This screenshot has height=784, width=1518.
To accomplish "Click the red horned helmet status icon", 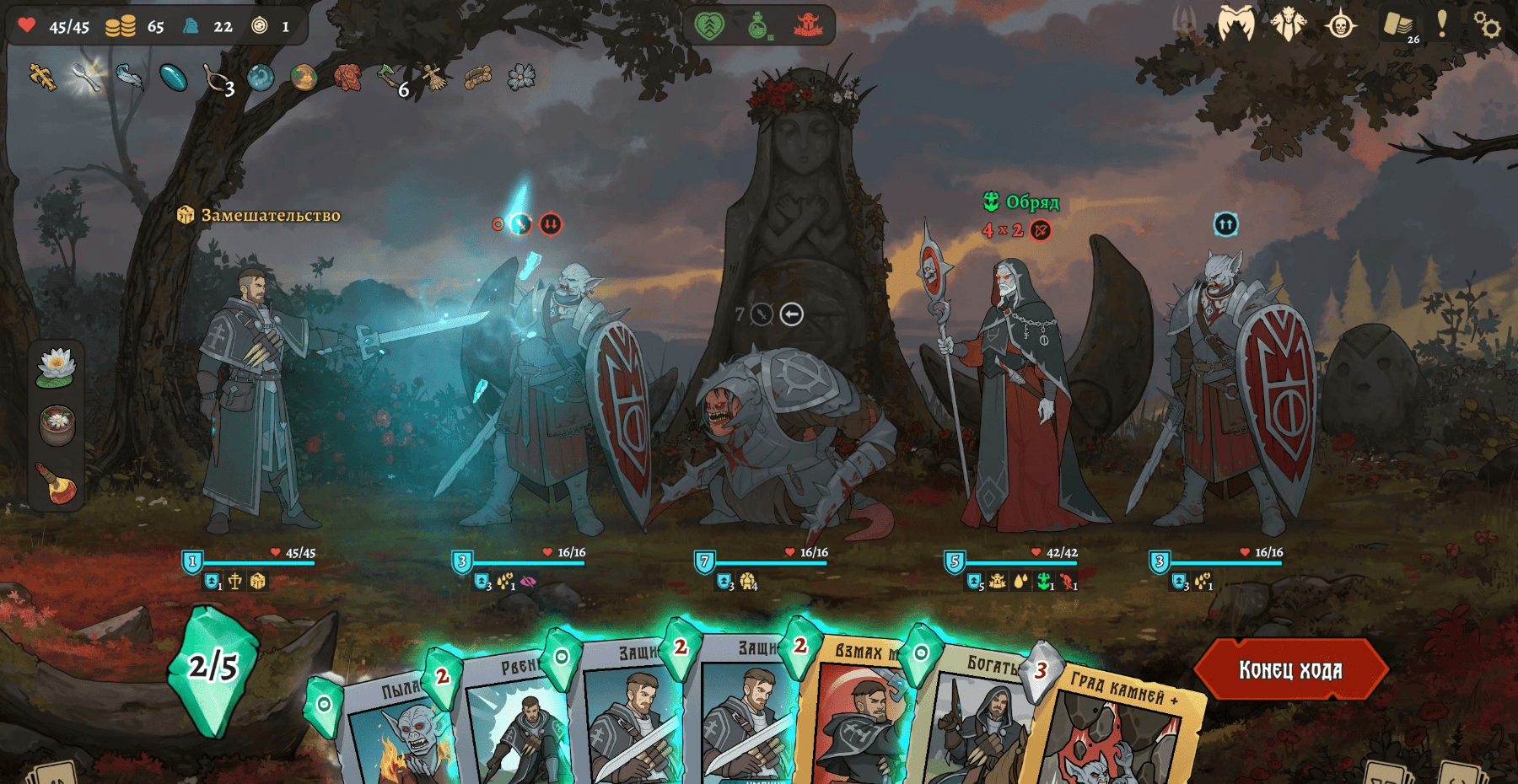I will click(x=808, y=25).
